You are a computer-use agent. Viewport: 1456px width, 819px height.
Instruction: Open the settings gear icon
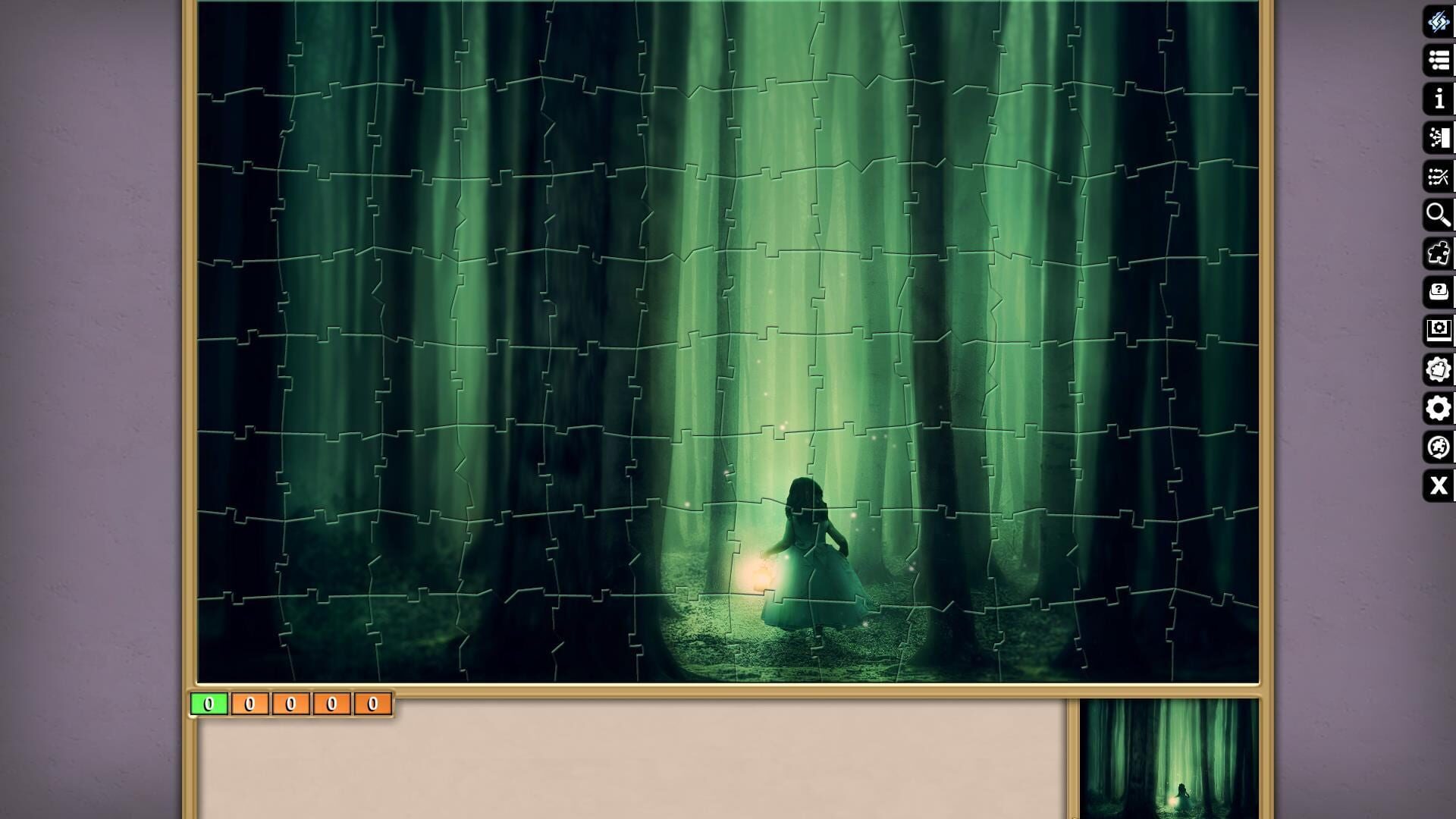1439,409
